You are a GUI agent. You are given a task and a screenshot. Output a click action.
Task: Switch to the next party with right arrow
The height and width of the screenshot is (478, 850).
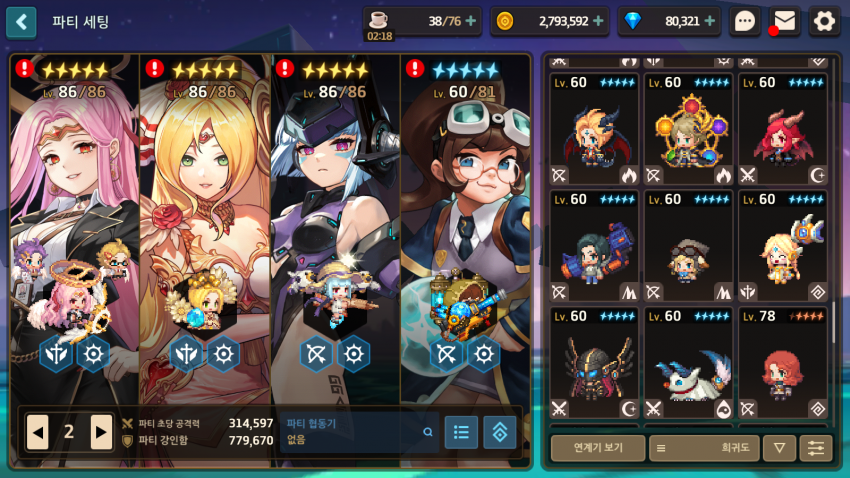pyautogui.click(x=101, y=432)
